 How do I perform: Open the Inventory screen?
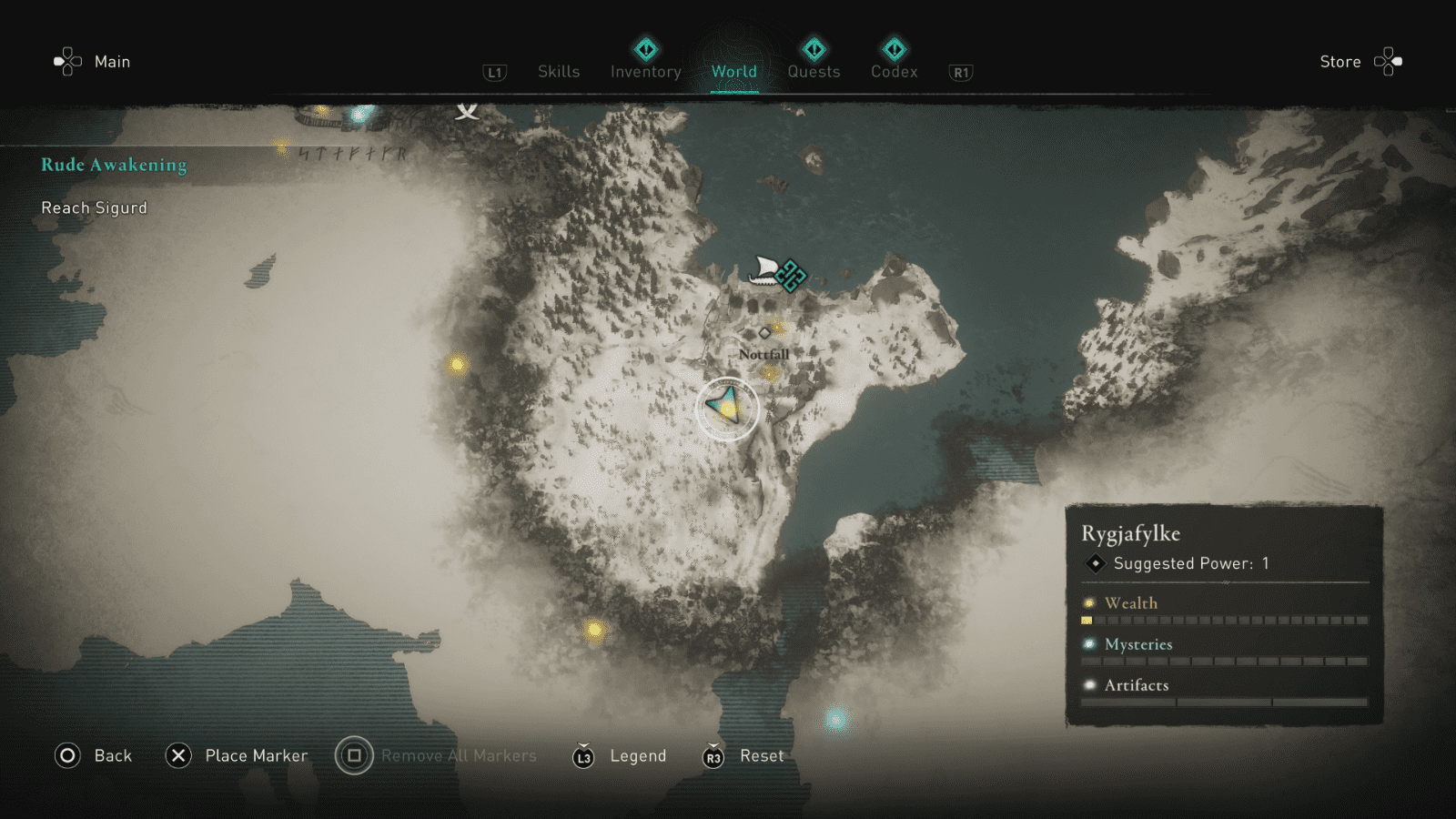pos(645,71)
